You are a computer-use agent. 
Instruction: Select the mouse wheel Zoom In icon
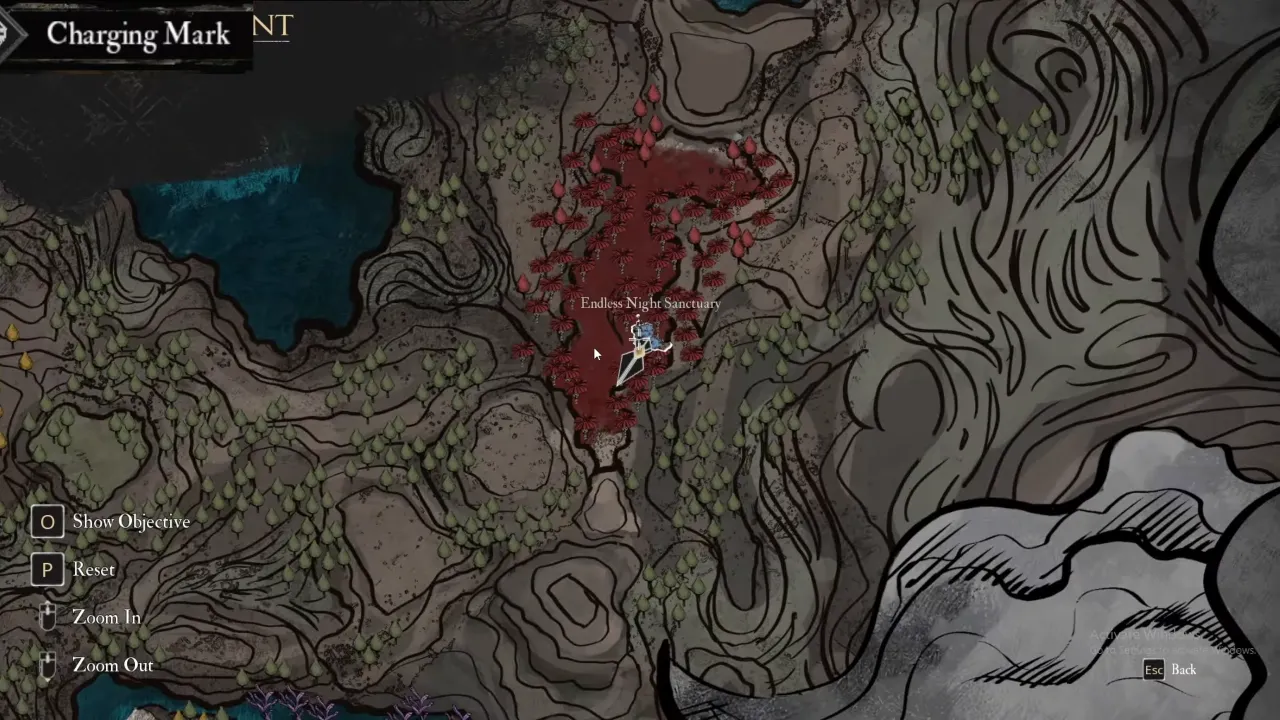[46, 617]
